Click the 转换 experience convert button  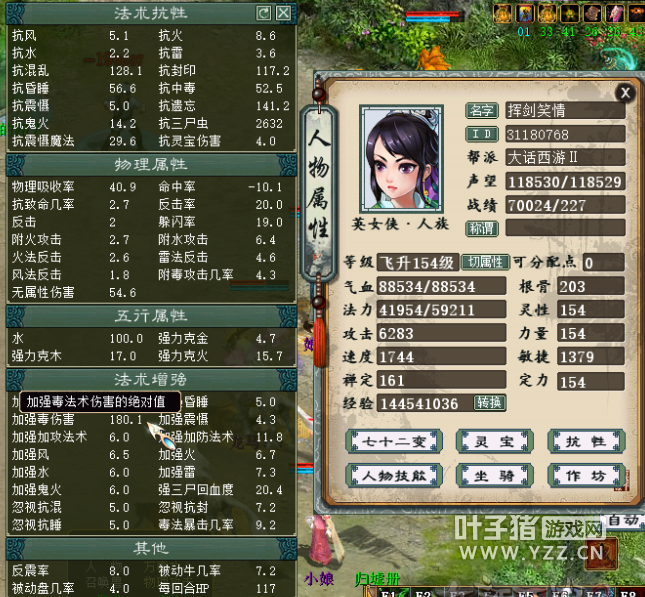point(490,403)
